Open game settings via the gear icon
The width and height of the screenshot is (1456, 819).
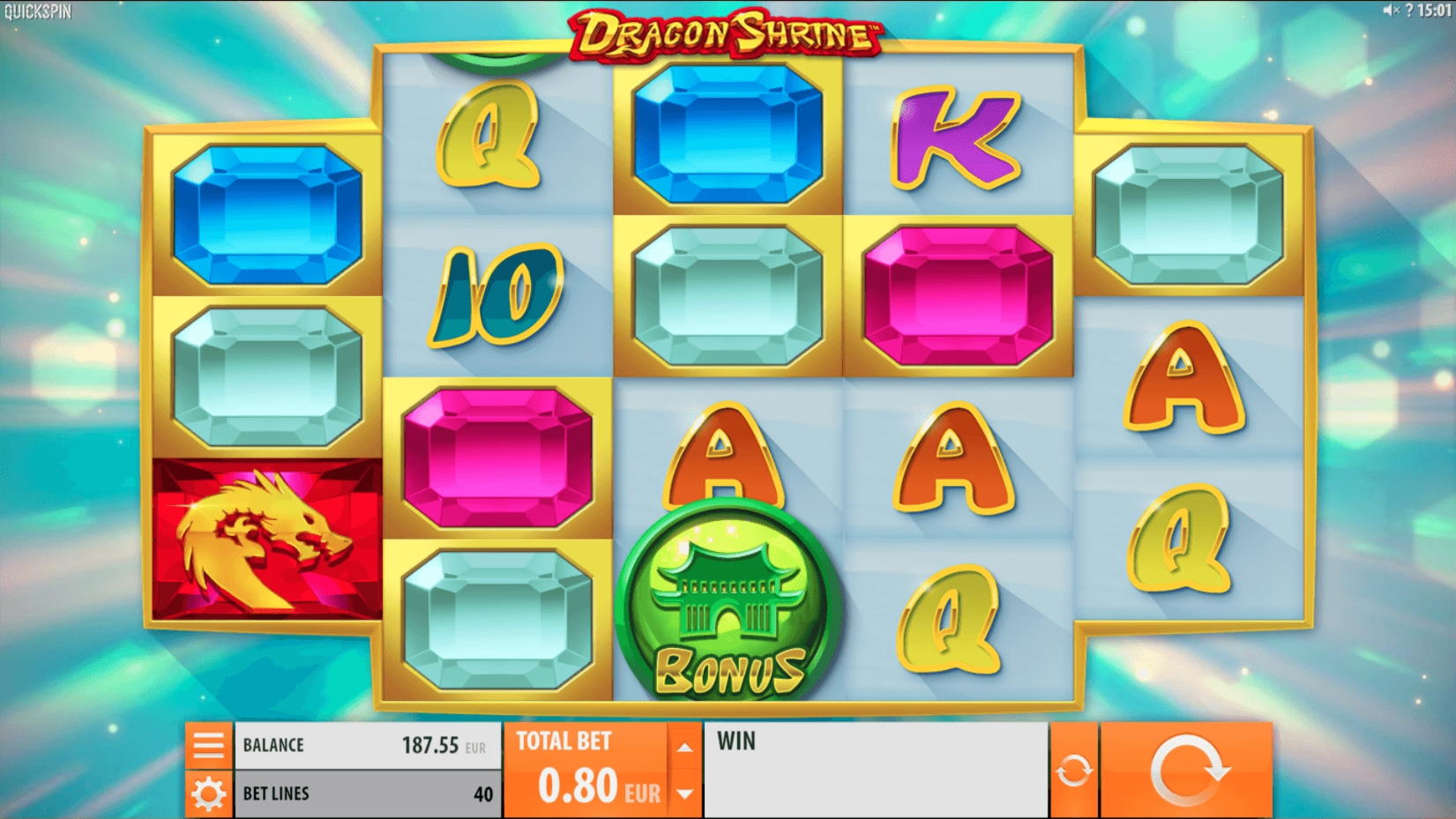coord(208,793)
